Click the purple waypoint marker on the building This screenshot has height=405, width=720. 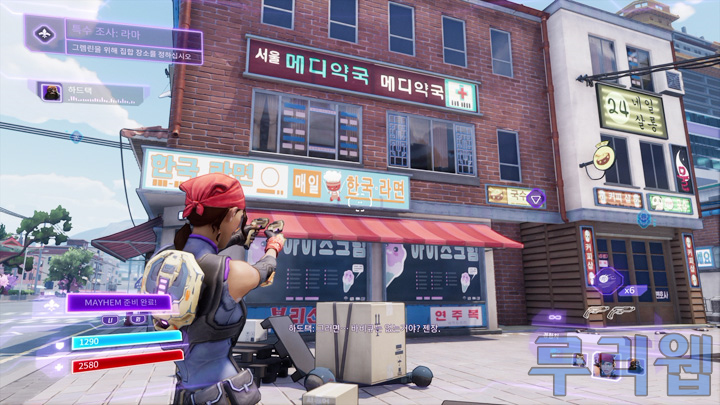[535, 196]
